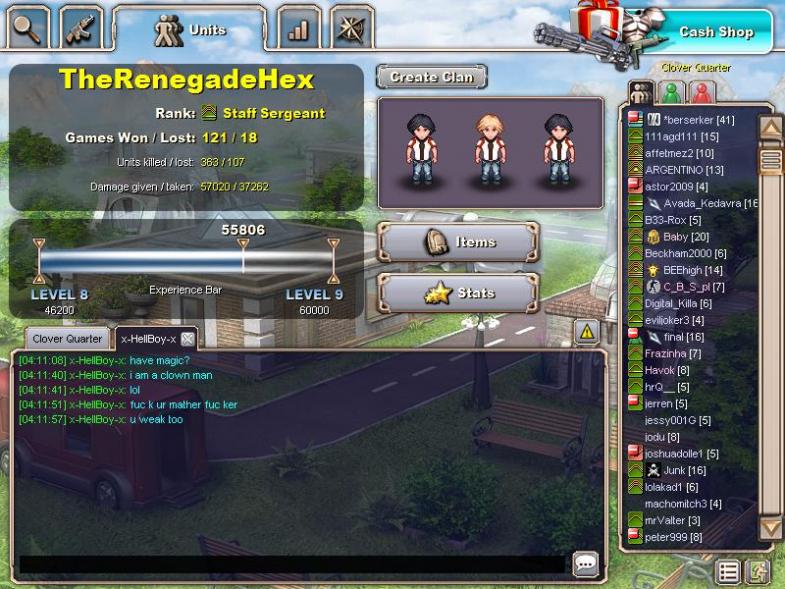Open the Cash Shop
Screen dimensions: 785x589
[715, 31]
